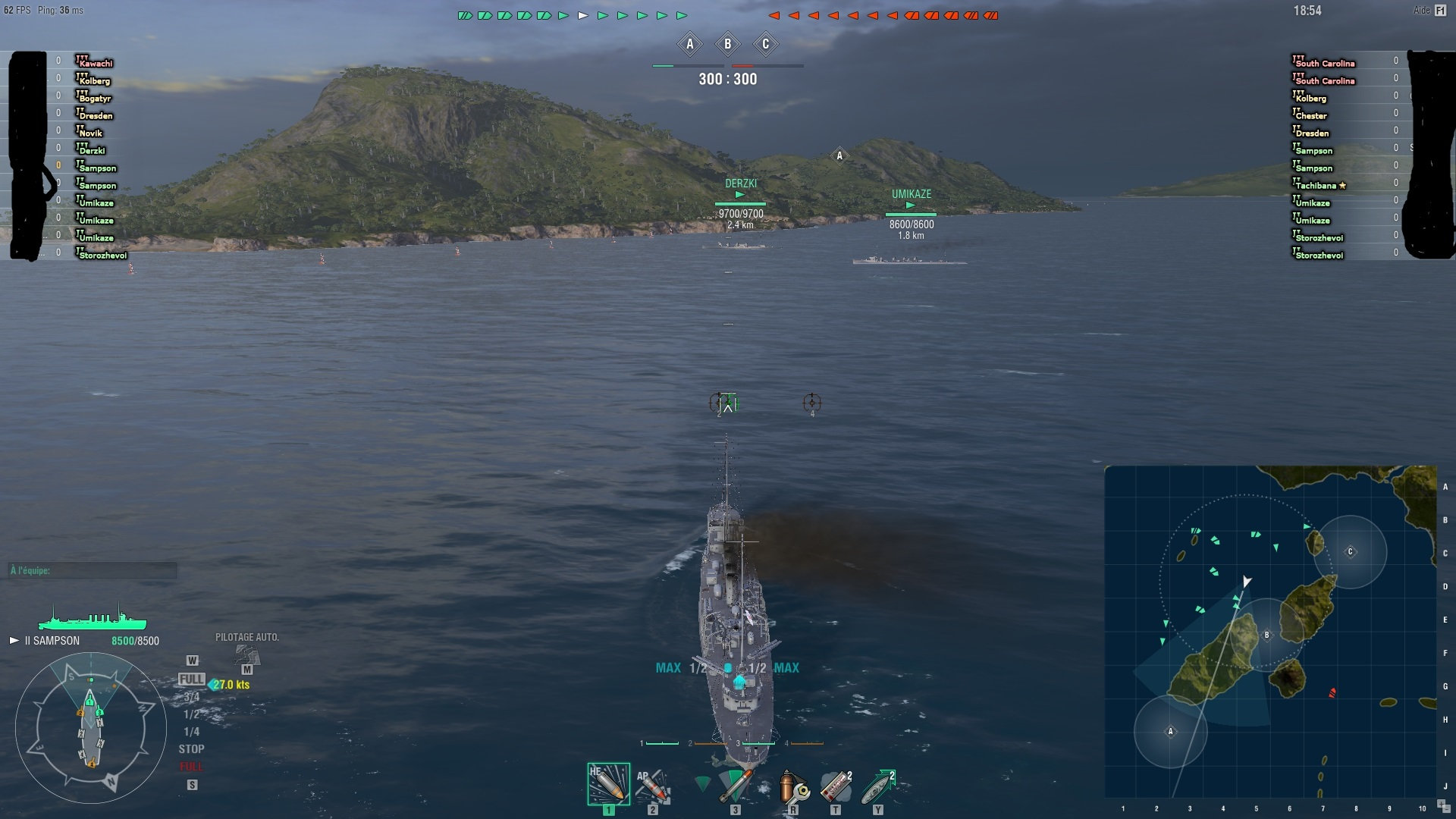Toggle PILOTAGE AUTO mode
The image size is (1456, 819).
coord(246,639)
